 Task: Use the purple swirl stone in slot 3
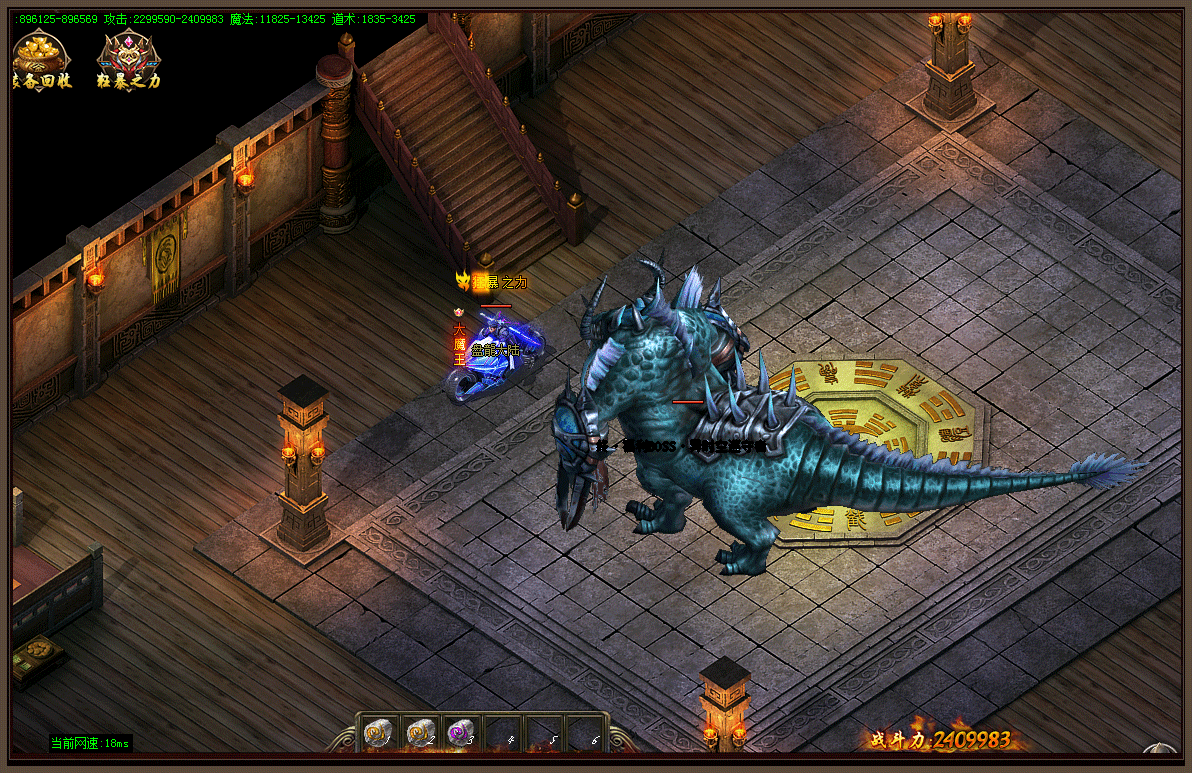[460, 734]
